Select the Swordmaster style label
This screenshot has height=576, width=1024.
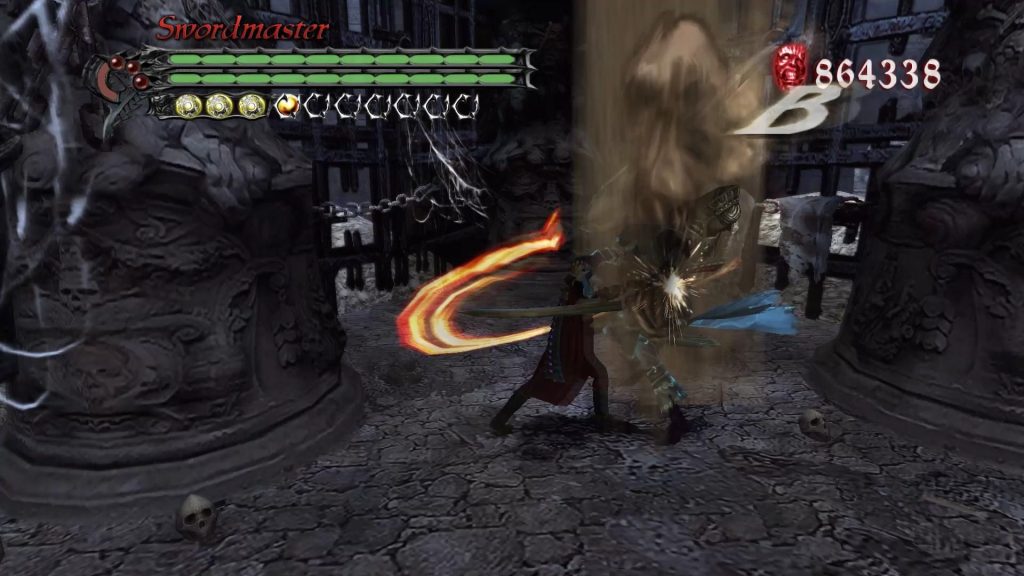point(242,29)
